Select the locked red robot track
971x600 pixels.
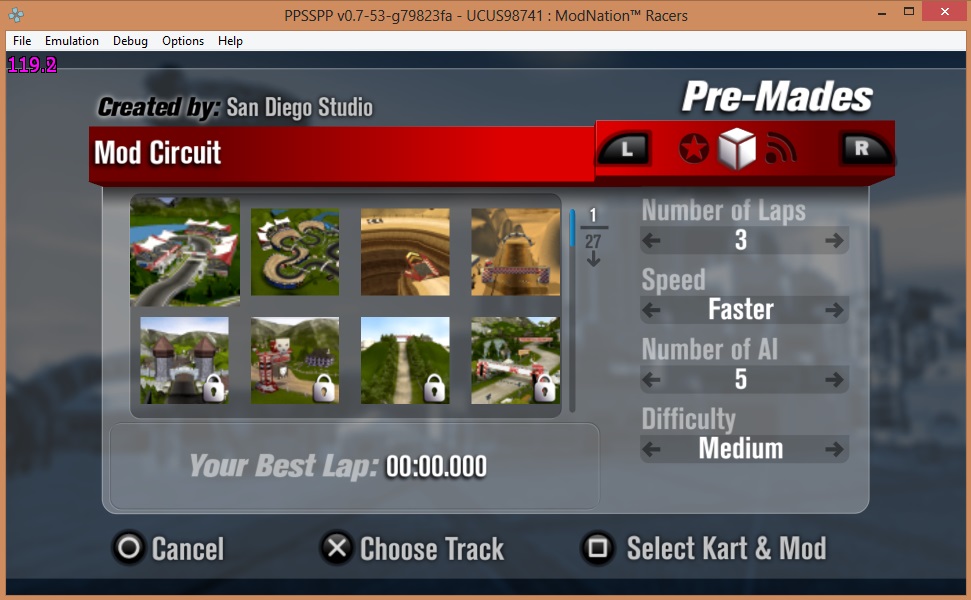[x=295, y=360]
